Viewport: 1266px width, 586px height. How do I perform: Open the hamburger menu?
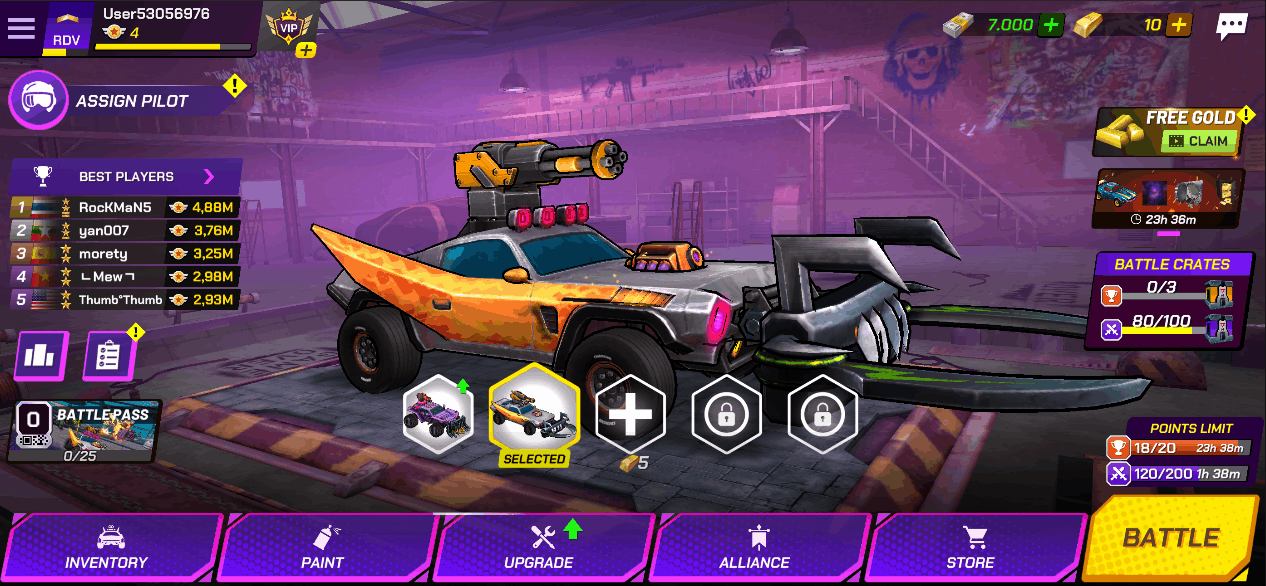(21, 28)
